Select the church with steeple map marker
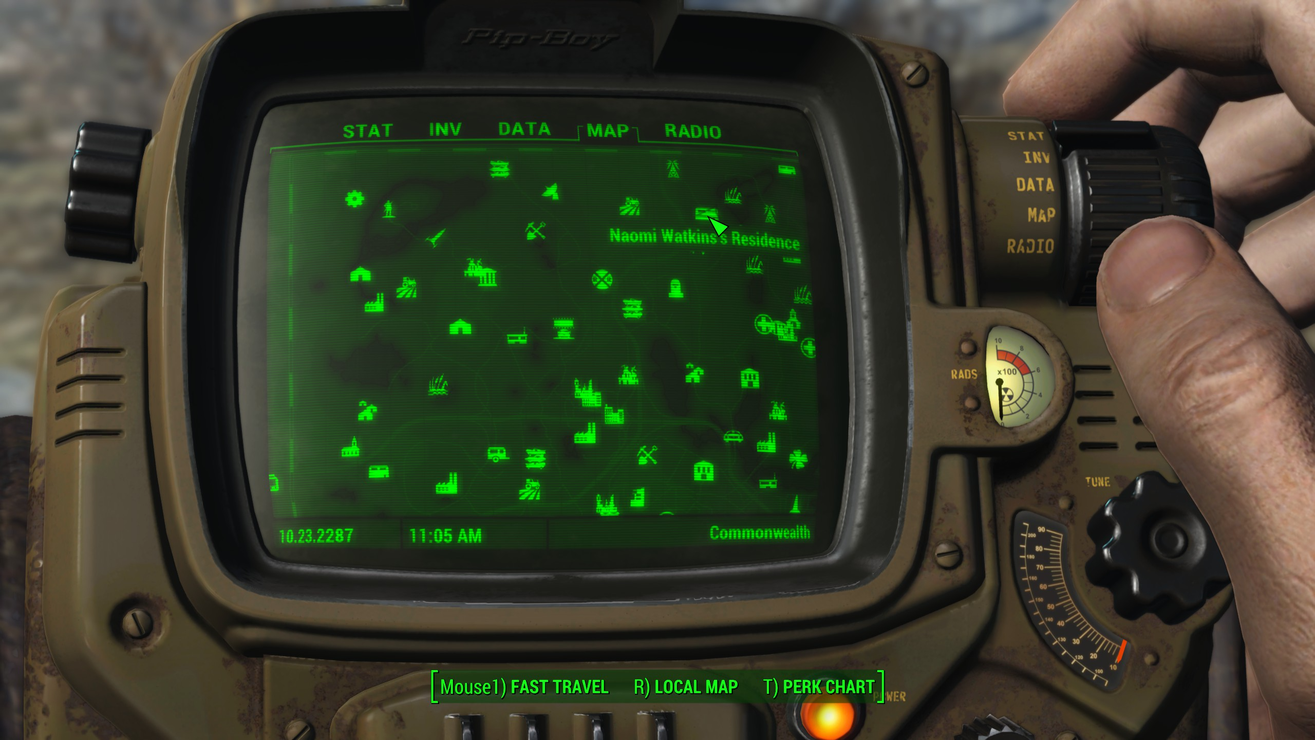Viewport: 1315px width, 740px height. pyautogui.click(x=350, y=448)
